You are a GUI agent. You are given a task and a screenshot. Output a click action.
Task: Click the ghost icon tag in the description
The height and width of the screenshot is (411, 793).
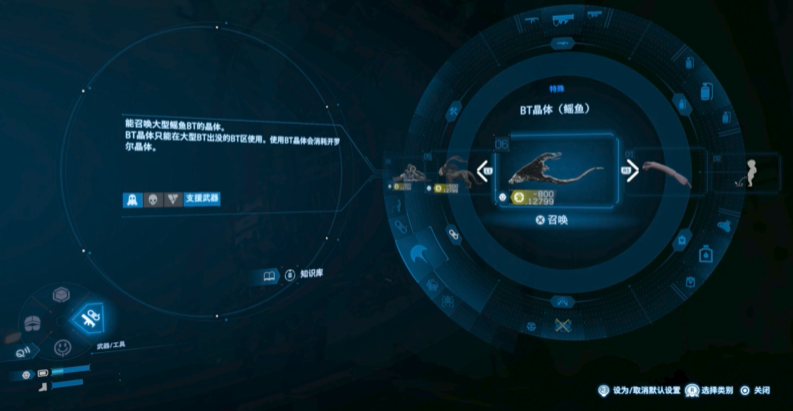click(131, 199)
